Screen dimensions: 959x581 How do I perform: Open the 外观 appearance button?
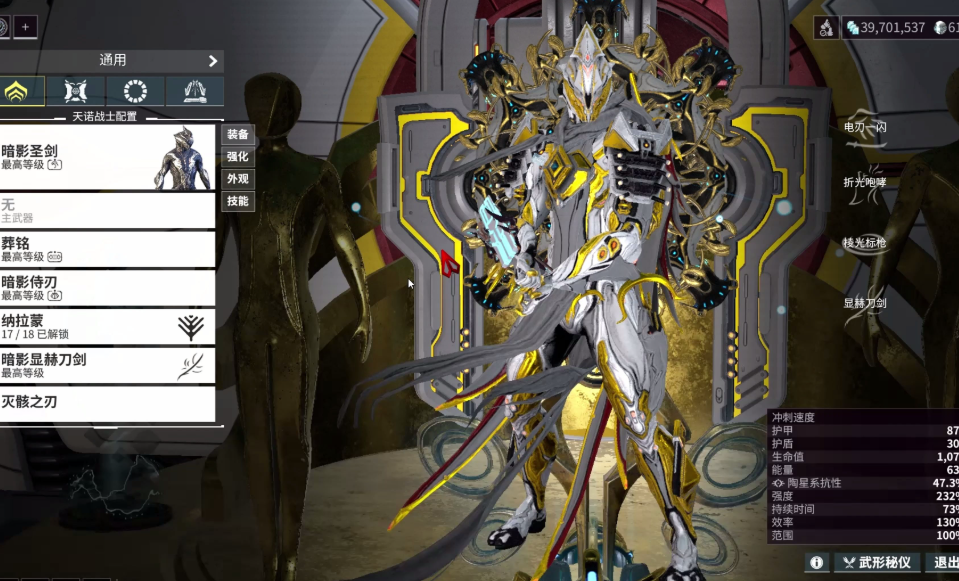point(237,179)
